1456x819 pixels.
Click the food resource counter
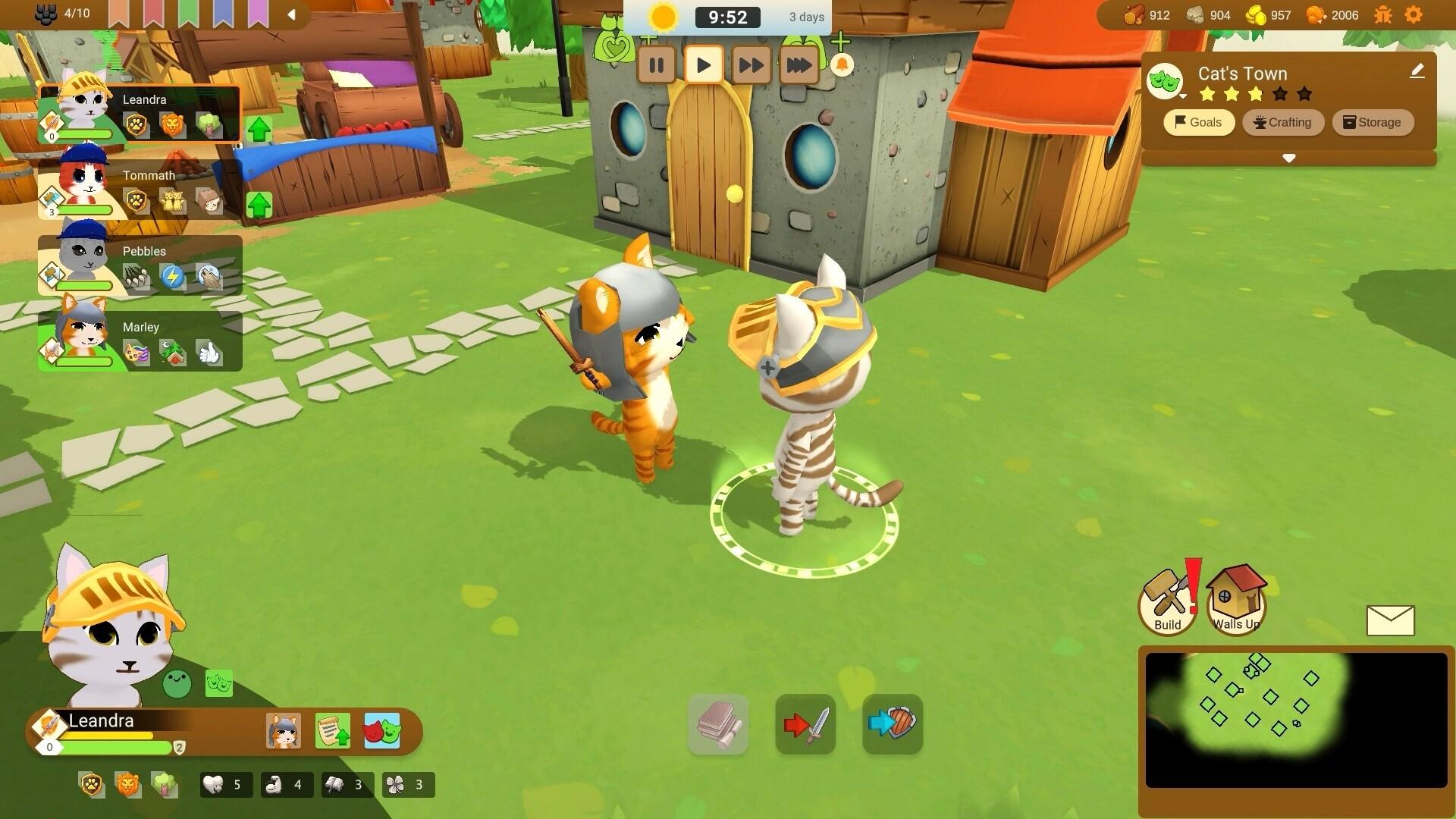click(x=1332, y=15)
